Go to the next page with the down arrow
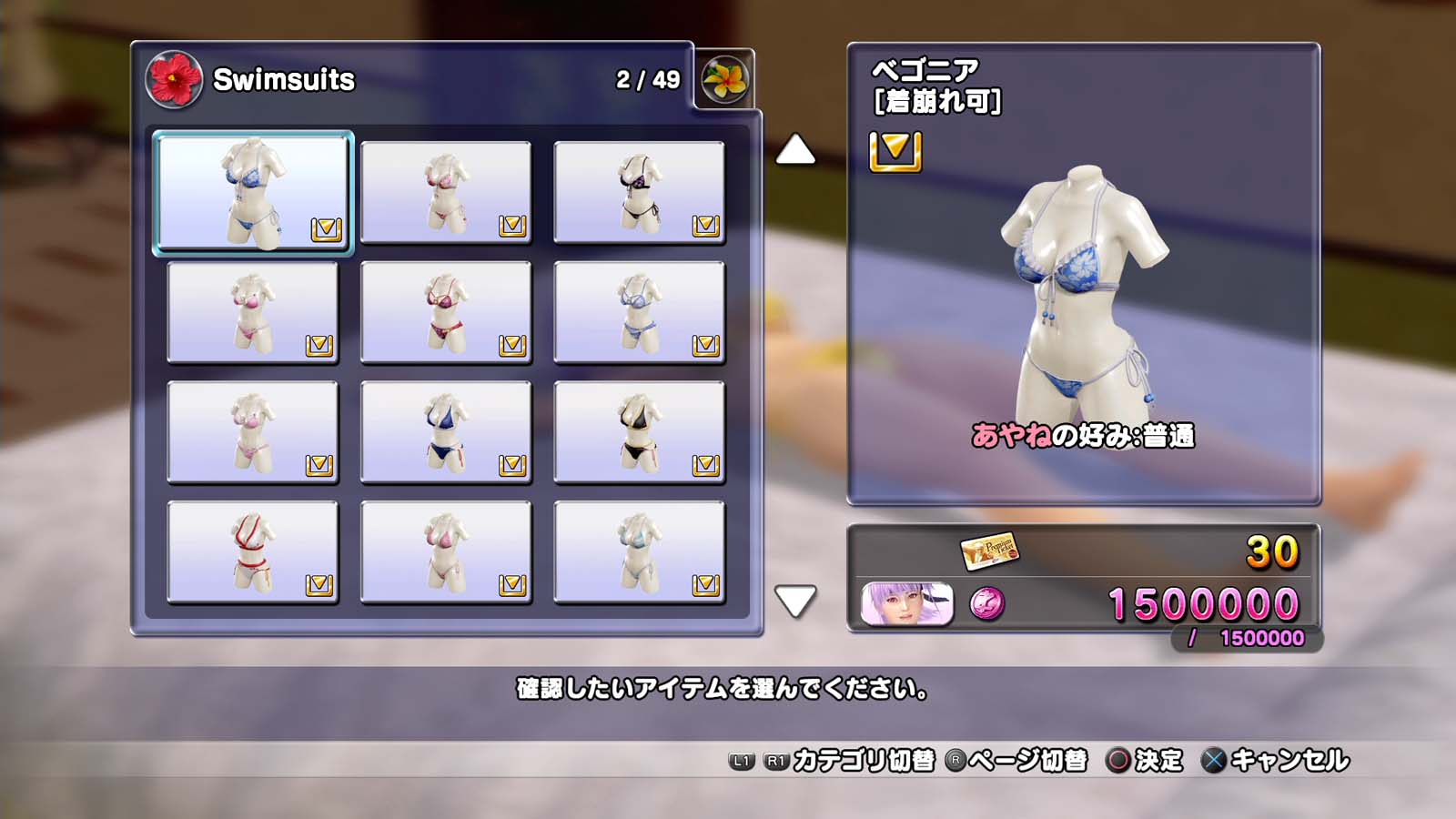This screenshot has height=819, width=1456. 795,601
